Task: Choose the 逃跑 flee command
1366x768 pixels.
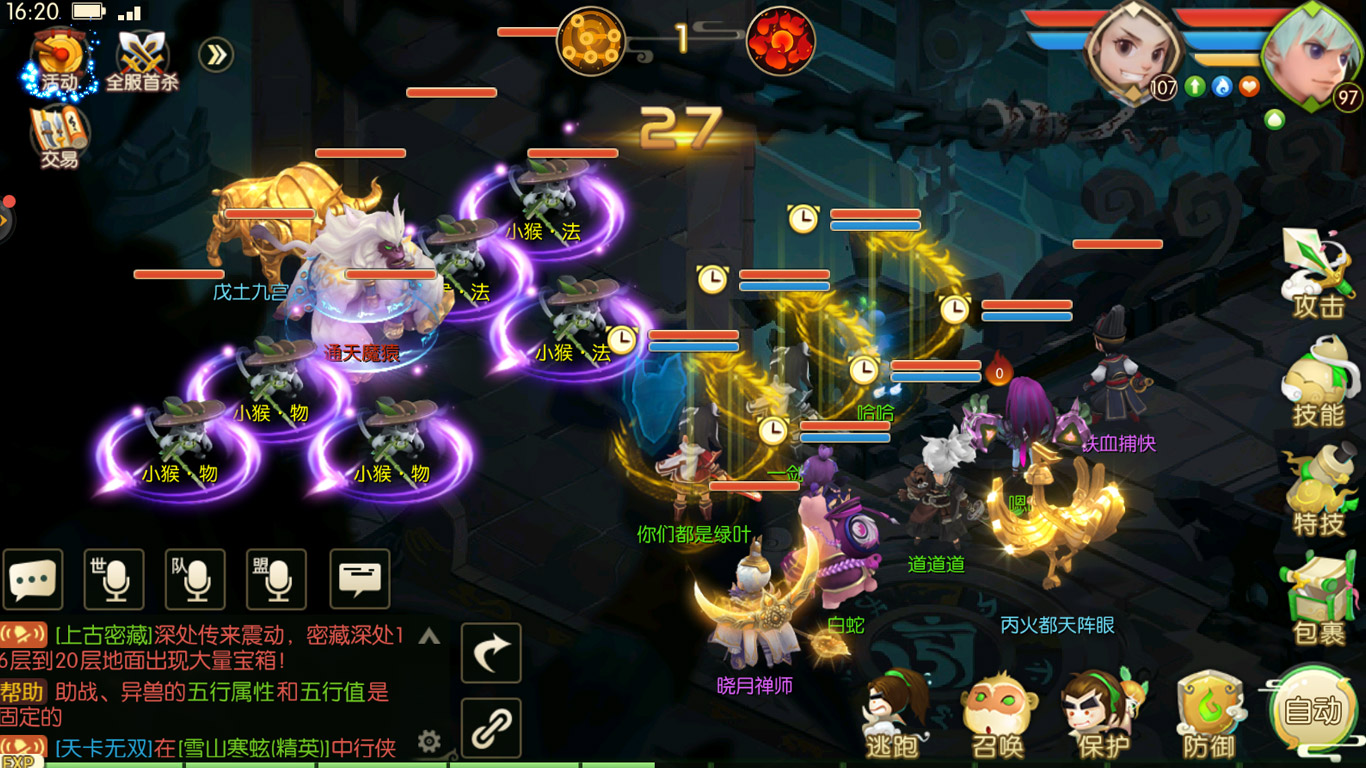Action: (892, 714)
